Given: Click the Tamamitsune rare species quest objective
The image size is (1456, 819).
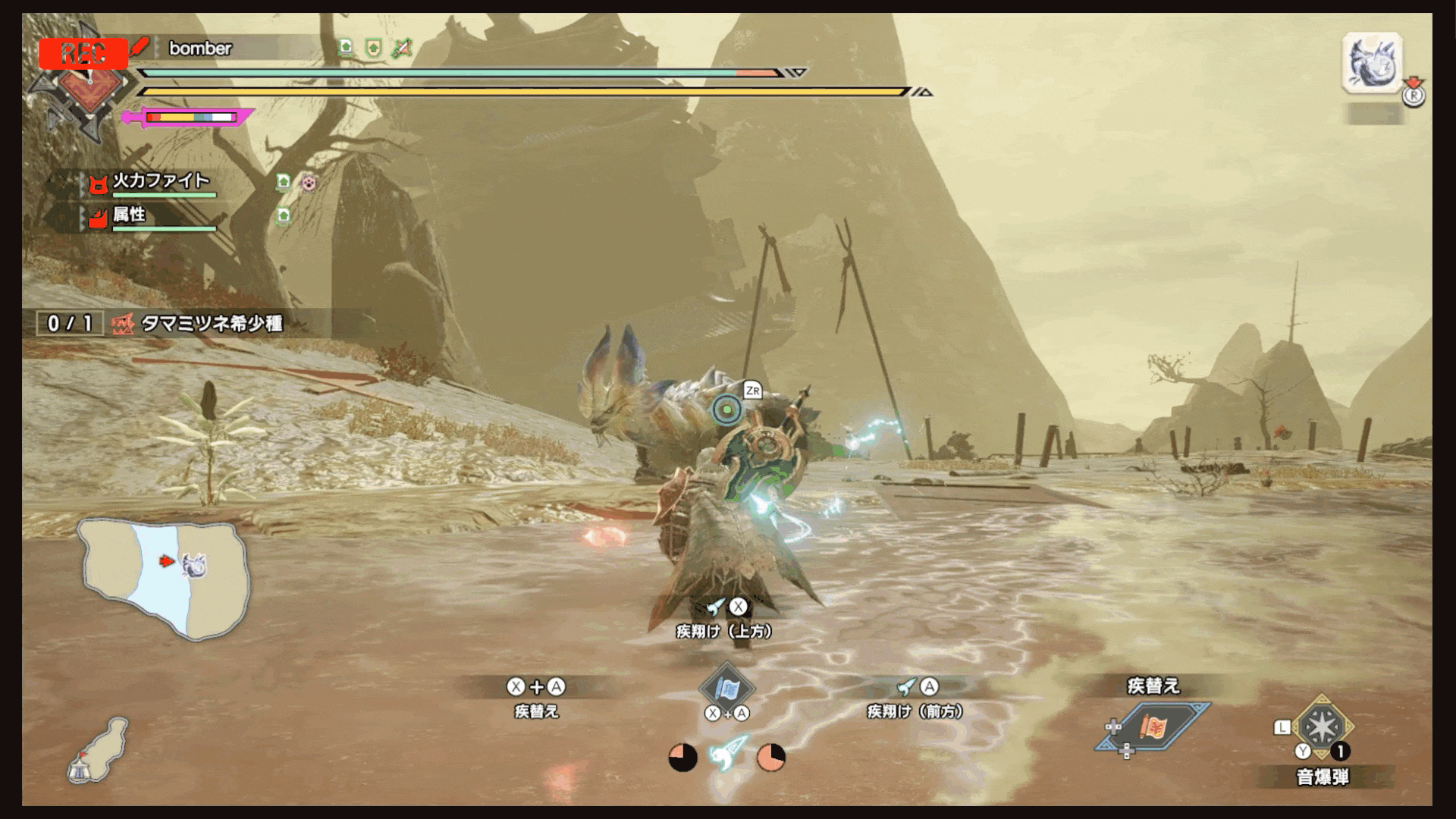Looking at the screenshot, I should click(x=212, y=324).
